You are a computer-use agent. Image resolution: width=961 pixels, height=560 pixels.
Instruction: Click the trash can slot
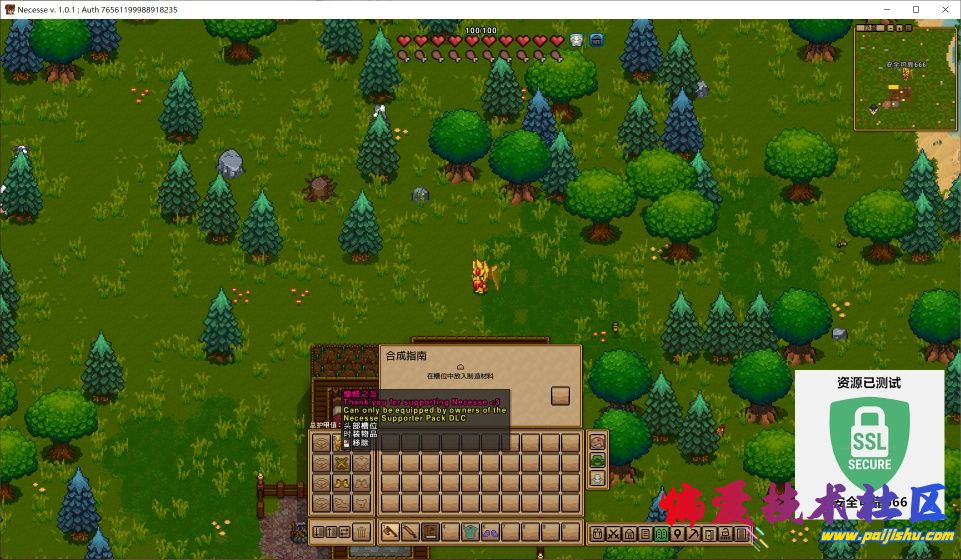click(361, 532)
